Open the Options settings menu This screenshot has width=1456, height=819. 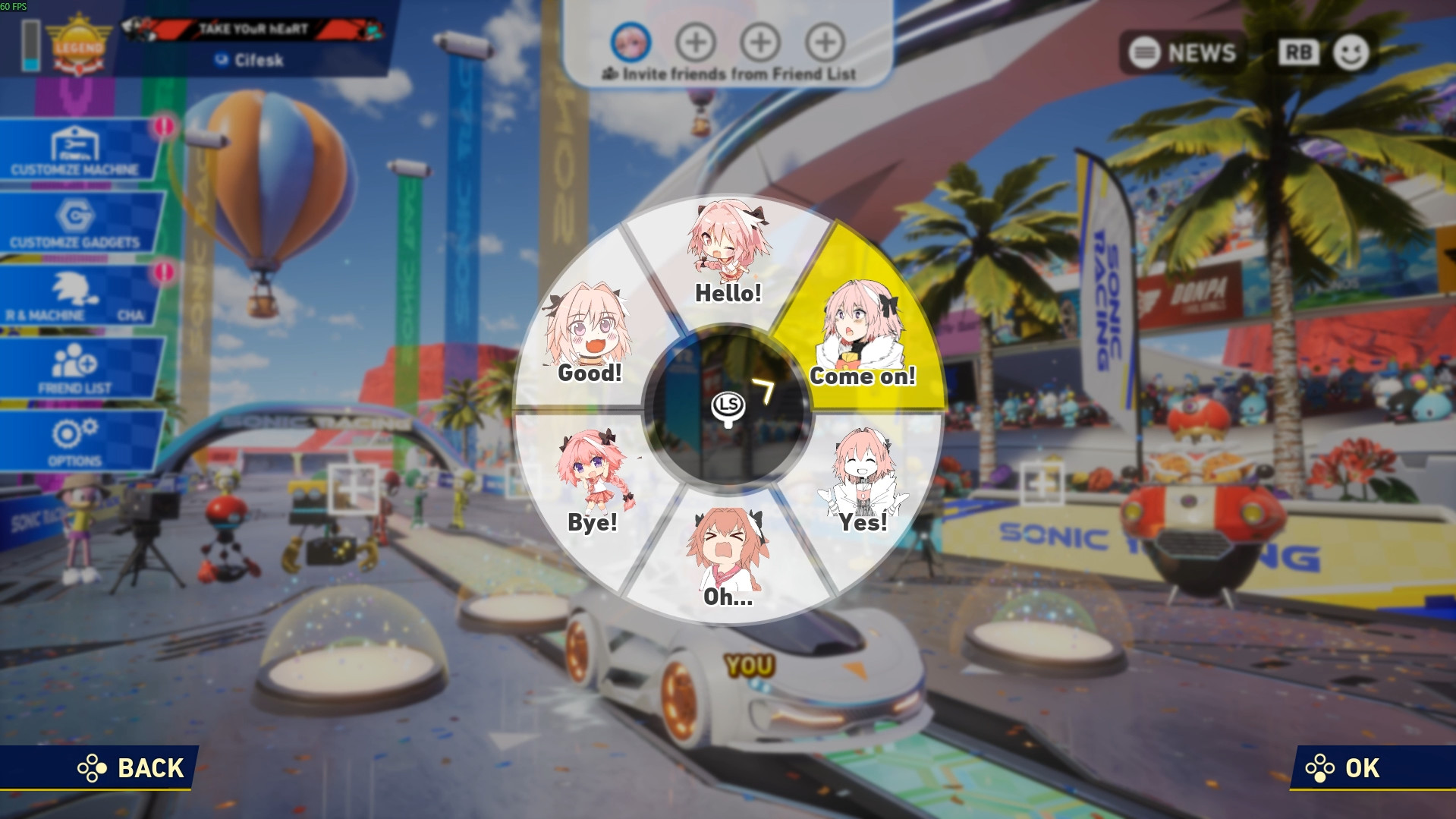(x=72, y=440)
